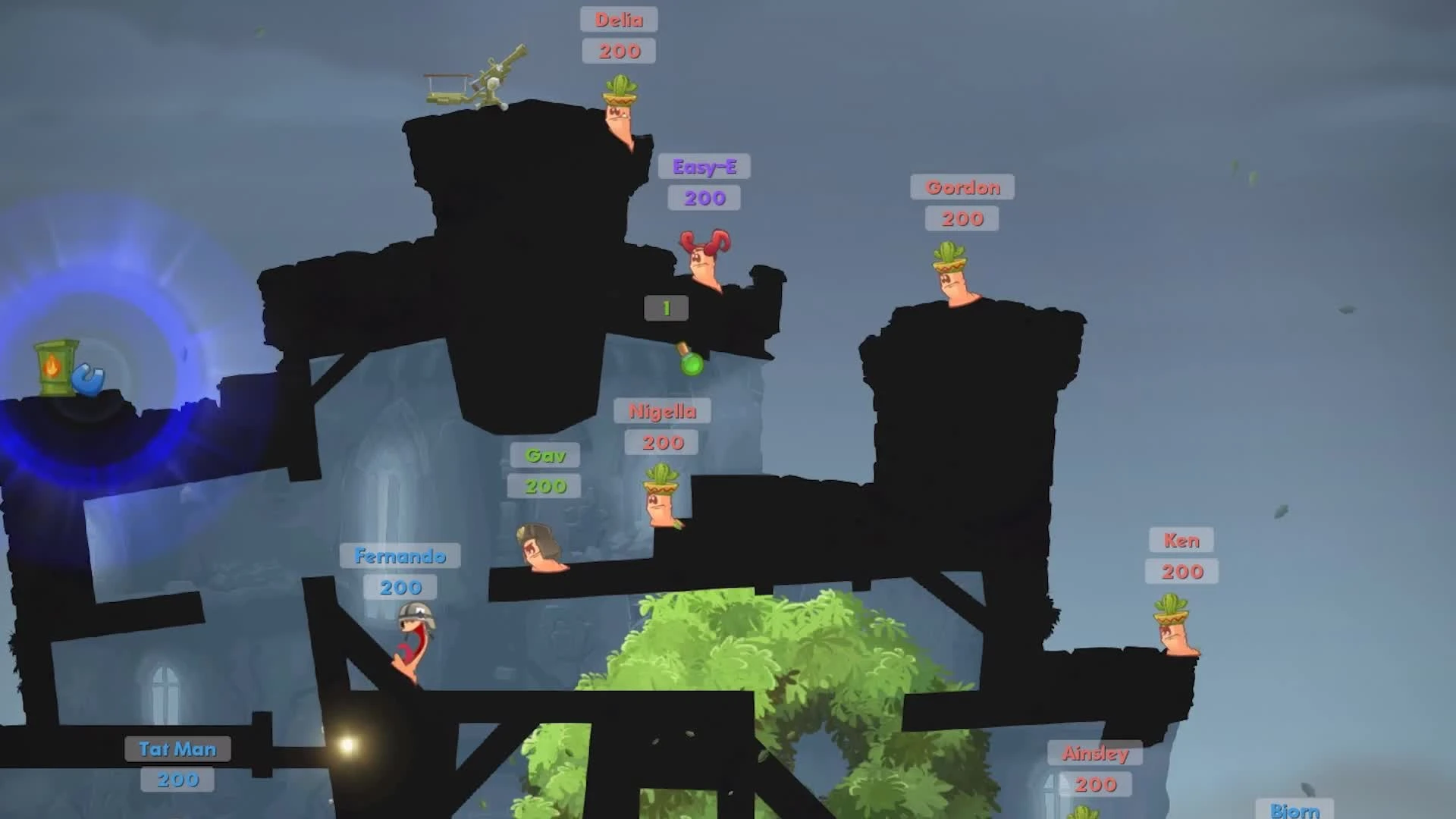Click the grenade timer badge showing 1
The width and height of the screenshot is (1456, 819).
pos(666,307)
